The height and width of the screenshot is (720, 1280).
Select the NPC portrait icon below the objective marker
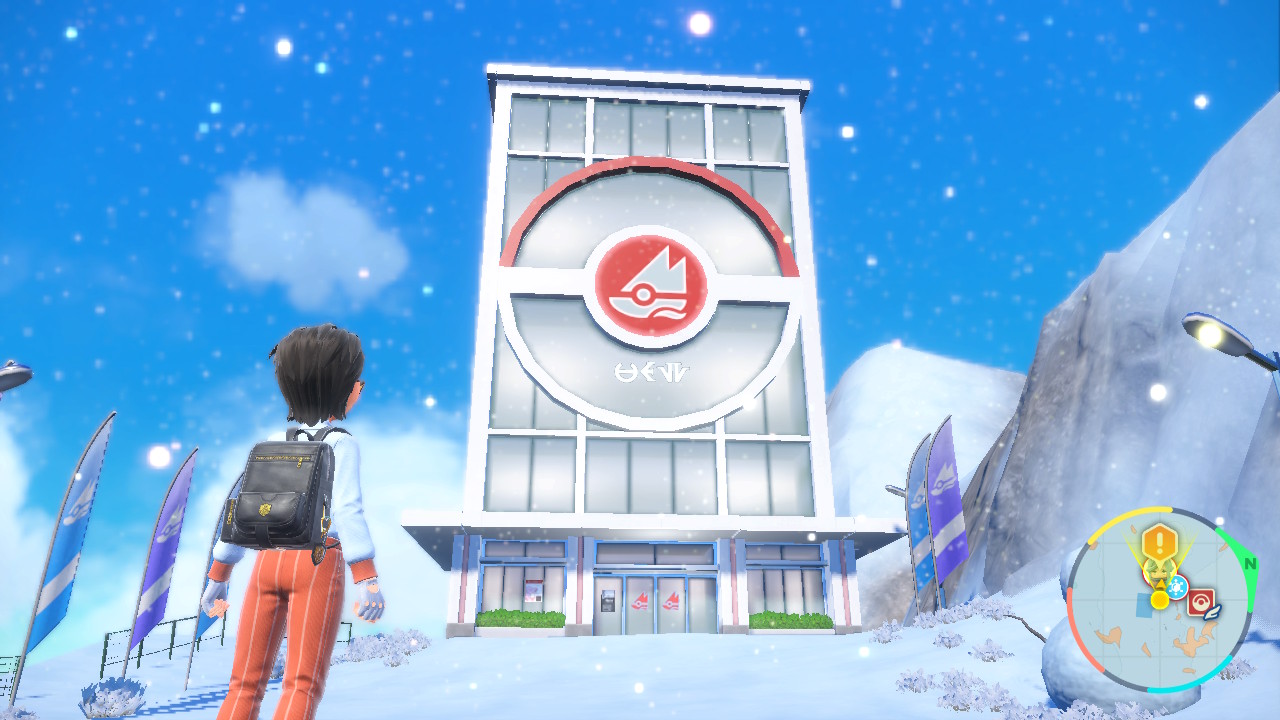(x=1158, y=570)
